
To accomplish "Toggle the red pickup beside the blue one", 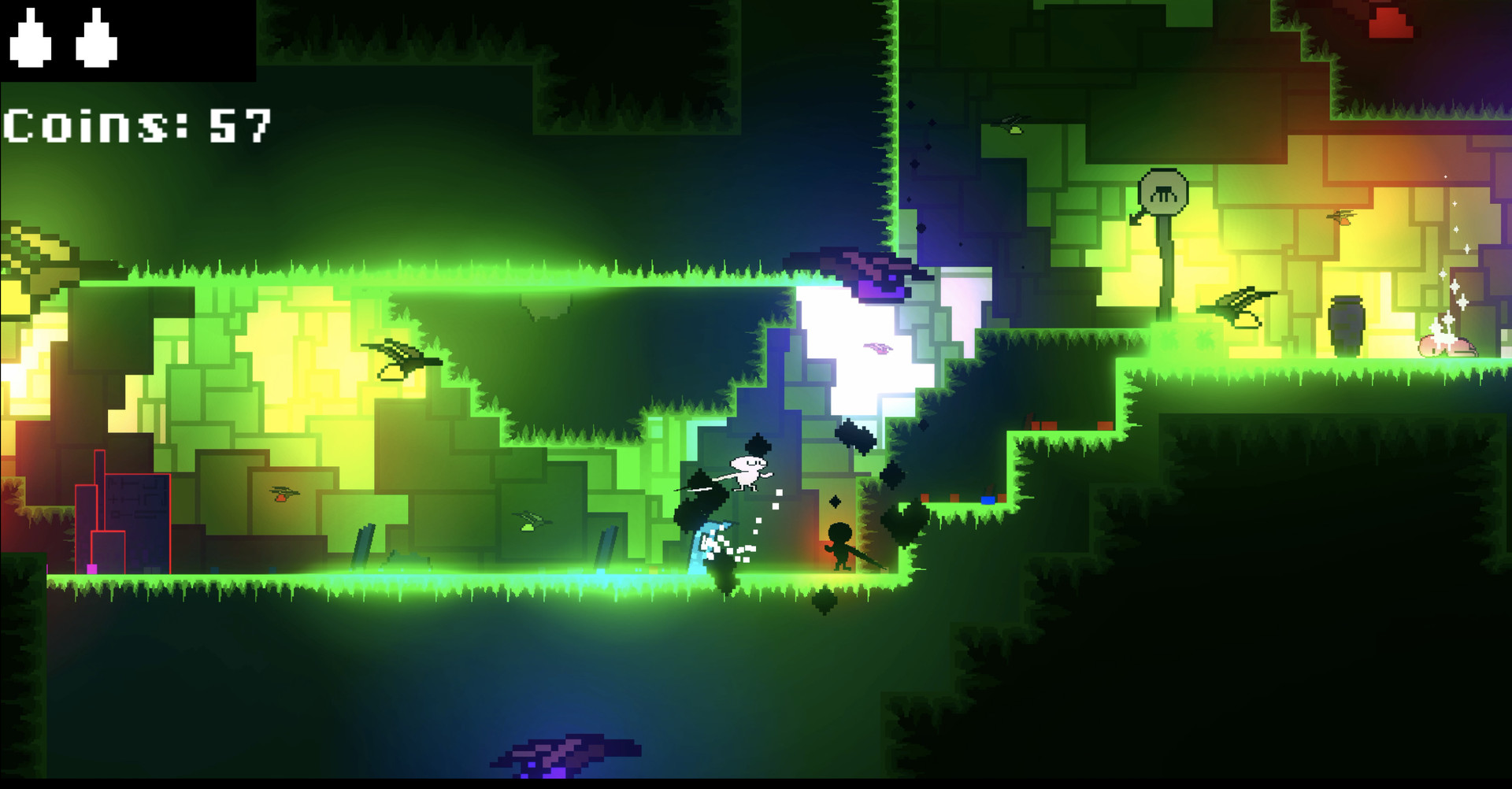I will (x=1002, y=498).
